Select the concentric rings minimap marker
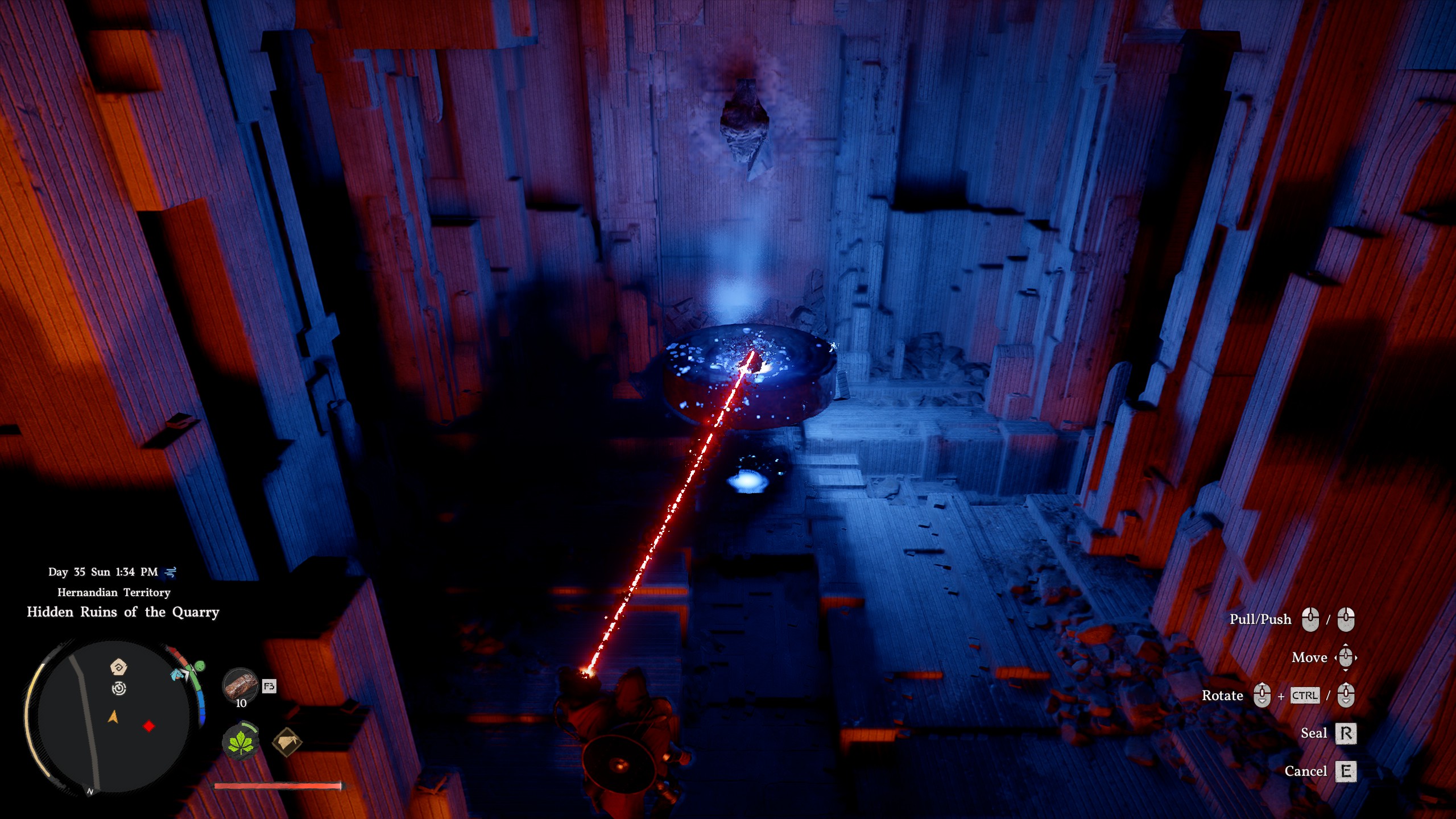 pos(119,689)
